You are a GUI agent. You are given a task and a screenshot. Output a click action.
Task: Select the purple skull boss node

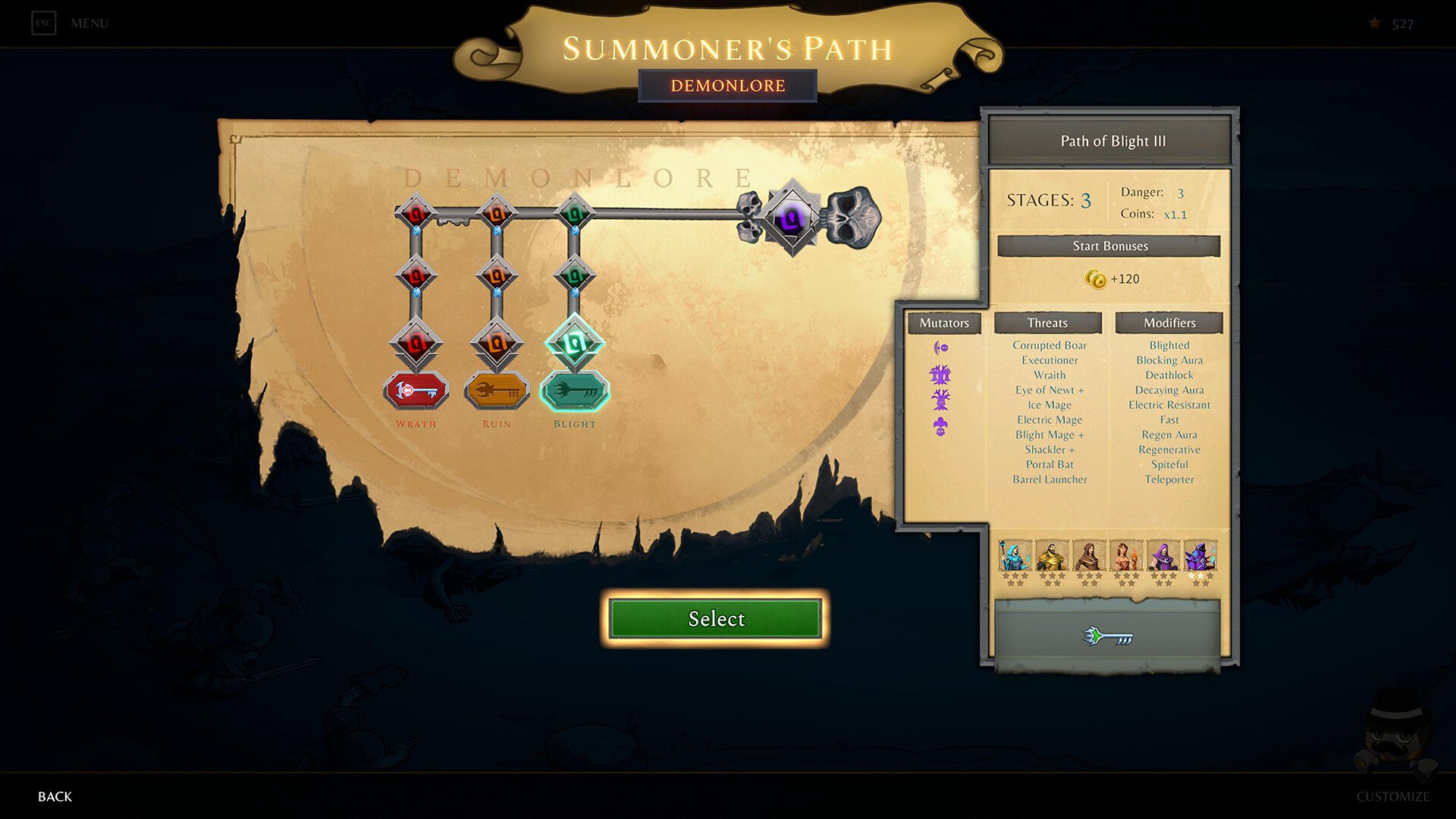pos(792,218)
